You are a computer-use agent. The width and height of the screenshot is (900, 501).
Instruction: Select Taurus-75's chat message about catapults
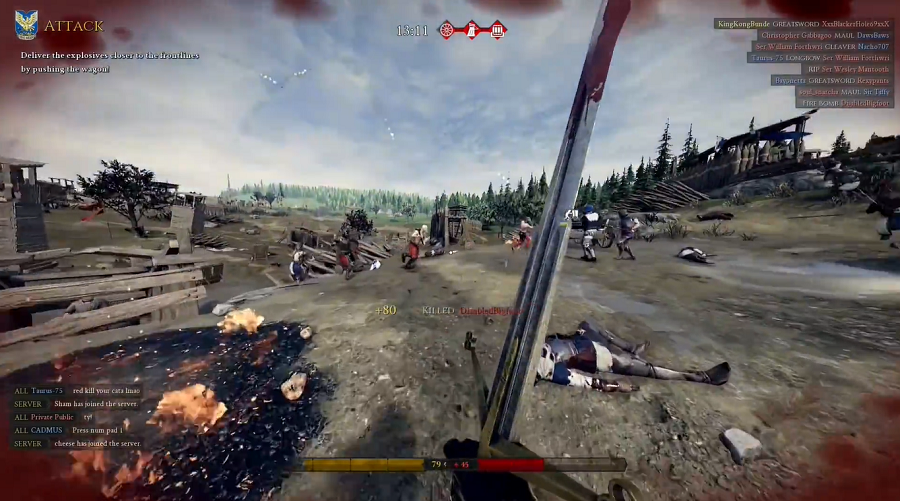click(76, 391)
